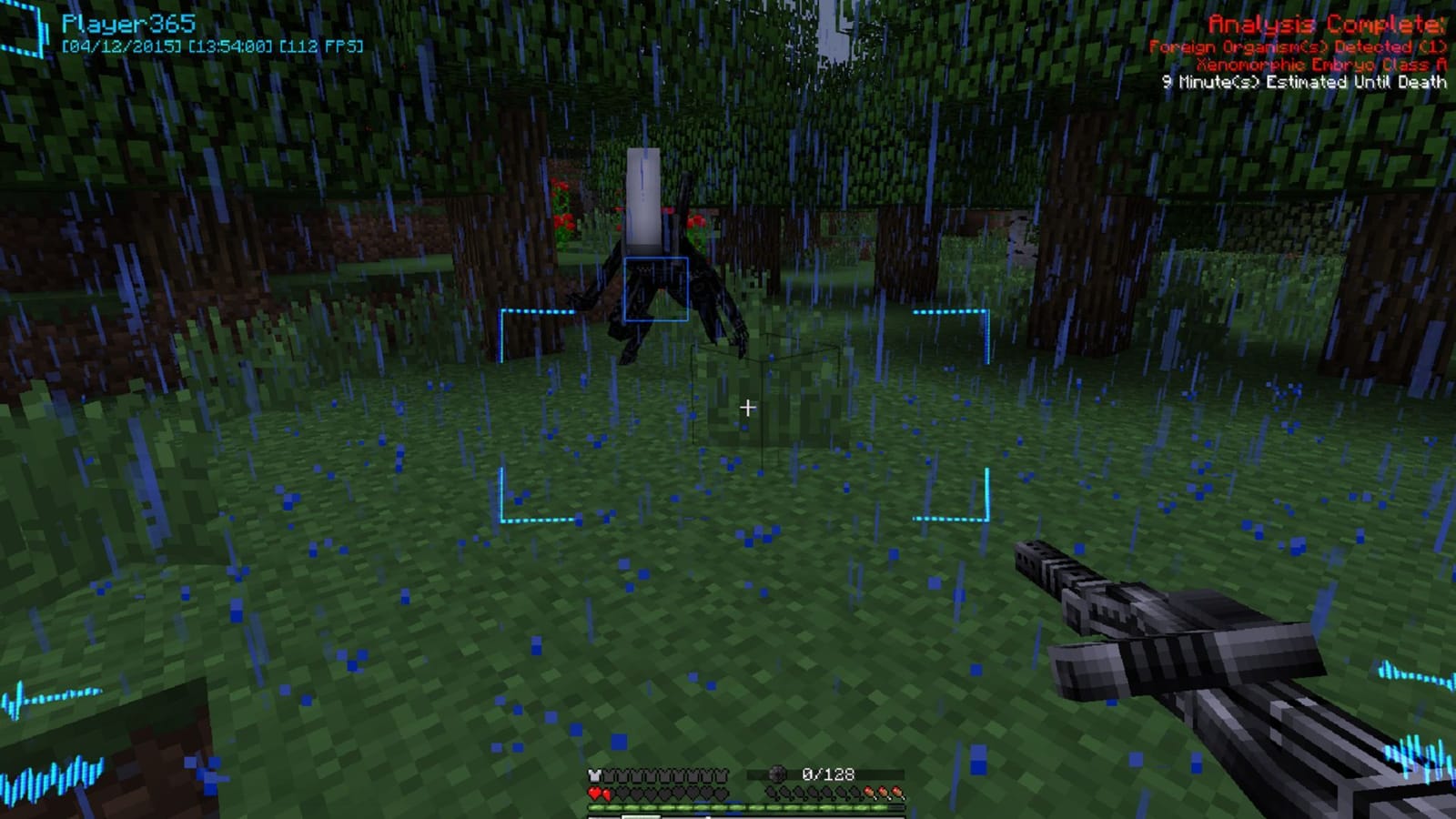Expand the Xenomorphic Embryo Class A line
This screenshot has width=1456, height=819.
[x=1321, y=64]
